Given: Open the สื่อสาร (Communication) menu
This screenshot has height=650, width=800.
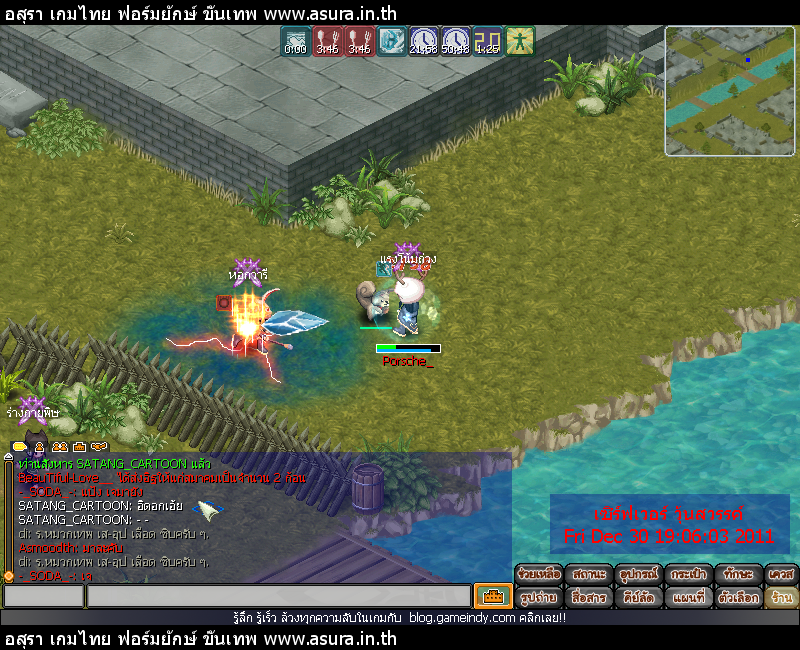Looking at the screenshot, I should [x=589, y=597].
